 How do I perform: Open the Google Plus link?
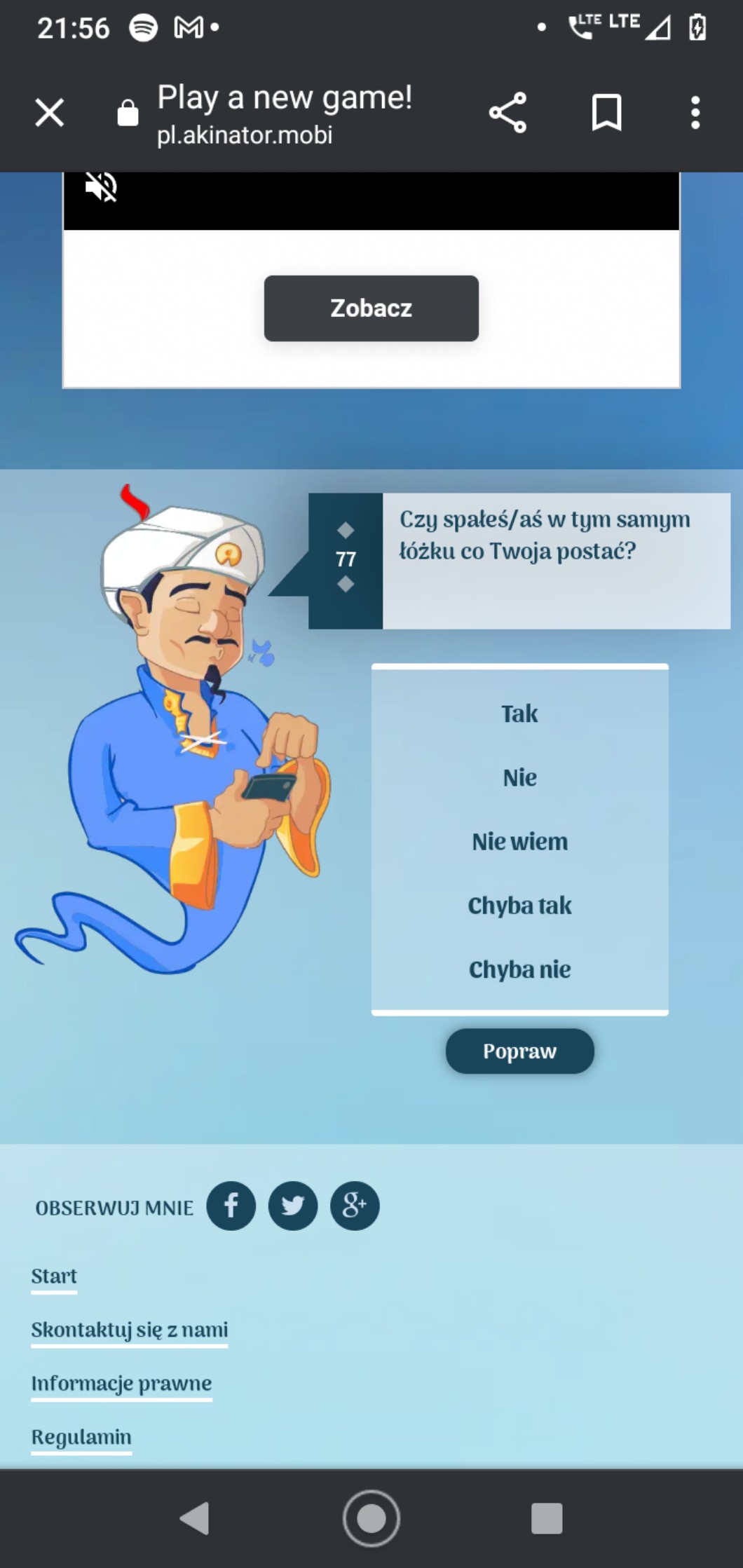(x=355, y=1206)
